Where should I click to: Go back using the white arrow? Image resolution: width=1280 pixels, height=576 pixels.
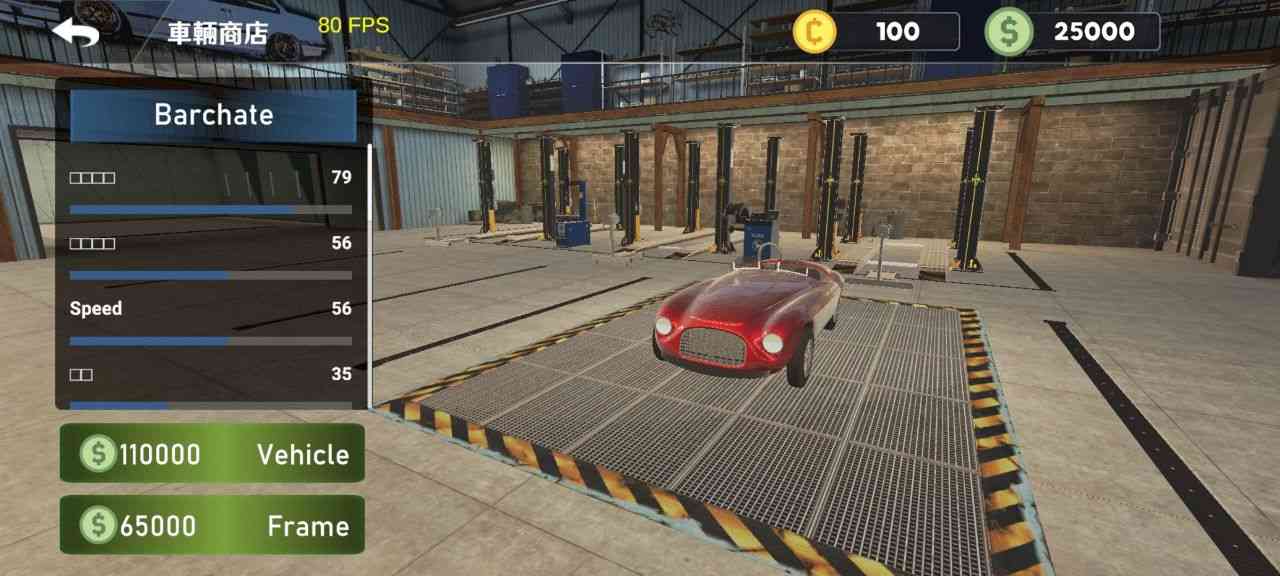(x=76, y=32)
